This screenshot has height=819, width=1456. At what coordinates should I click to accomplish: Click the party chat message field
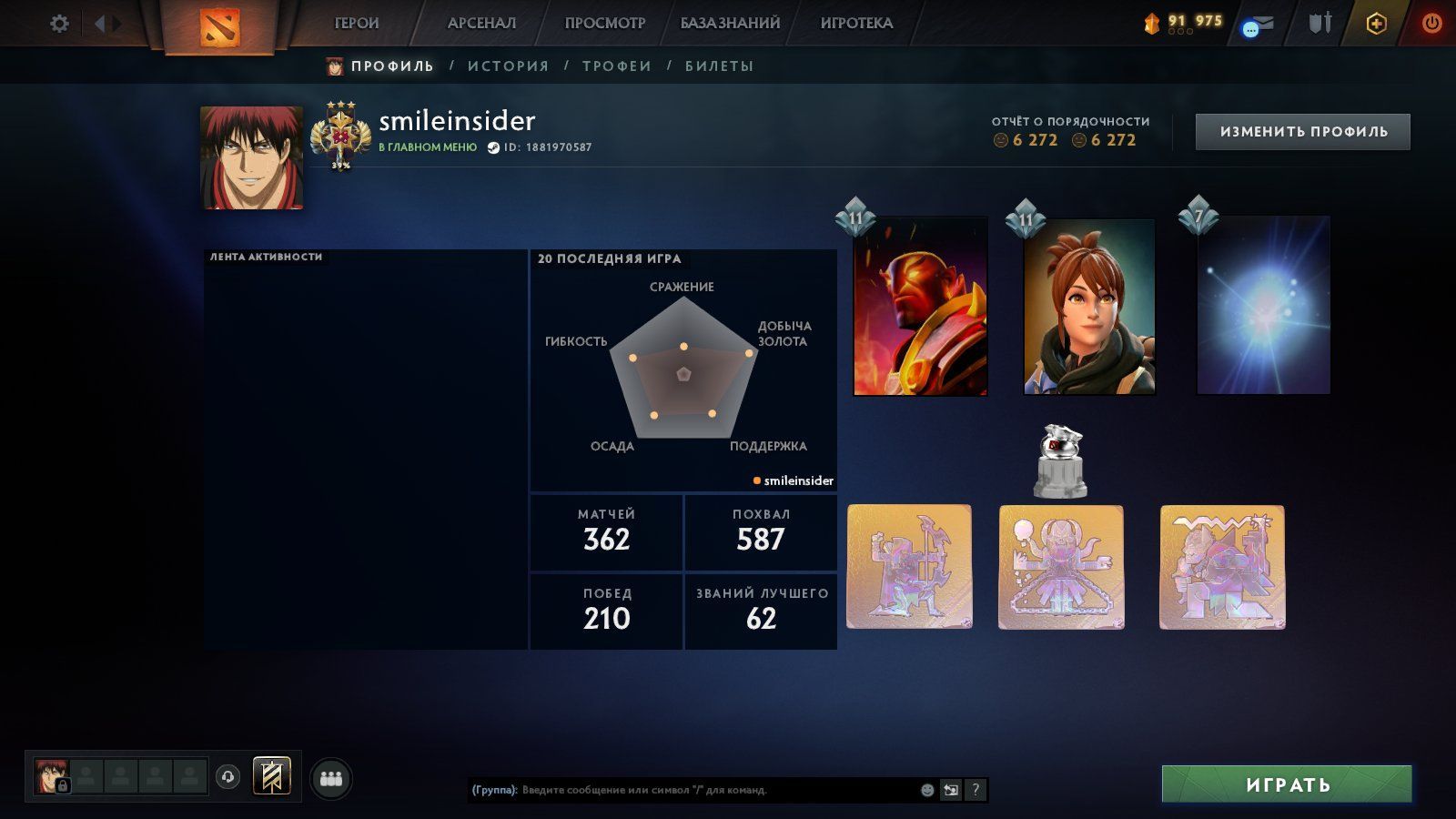coord(719,790)
